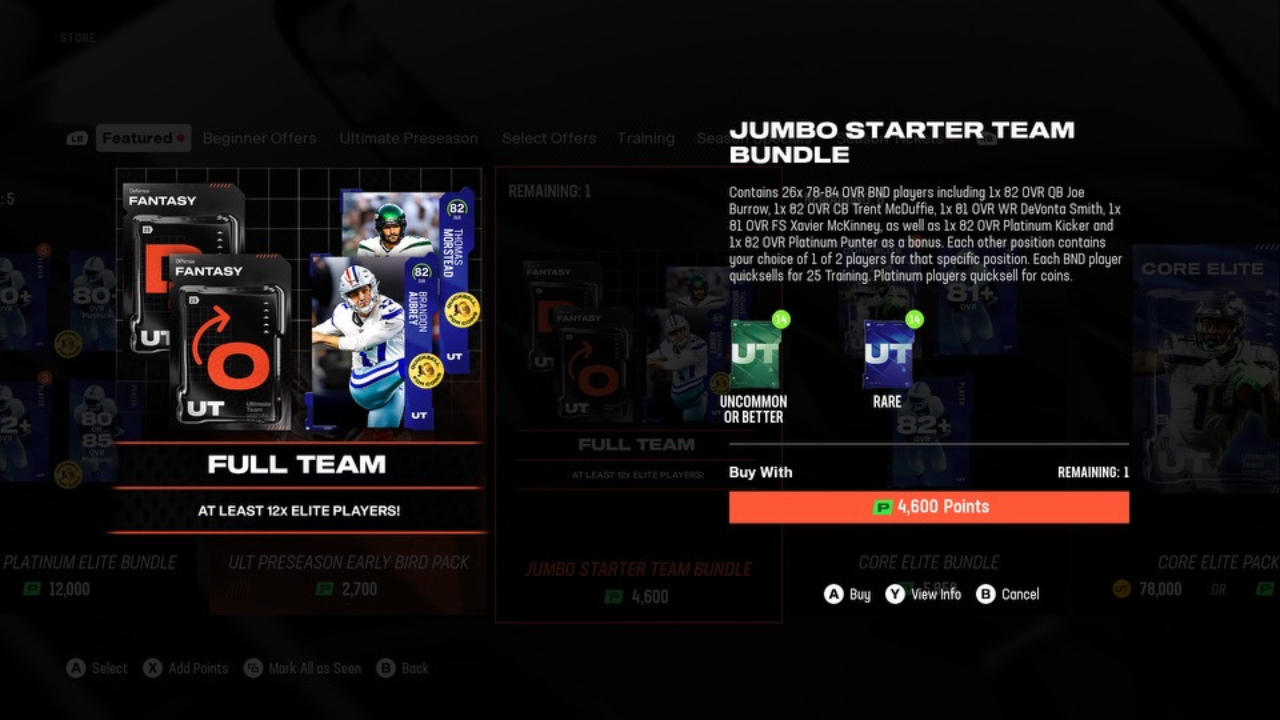The width and height of the screenshot is (1280, 720).
Task: Click the X button icon beside Add Points
Action: [x=152, y=668]
